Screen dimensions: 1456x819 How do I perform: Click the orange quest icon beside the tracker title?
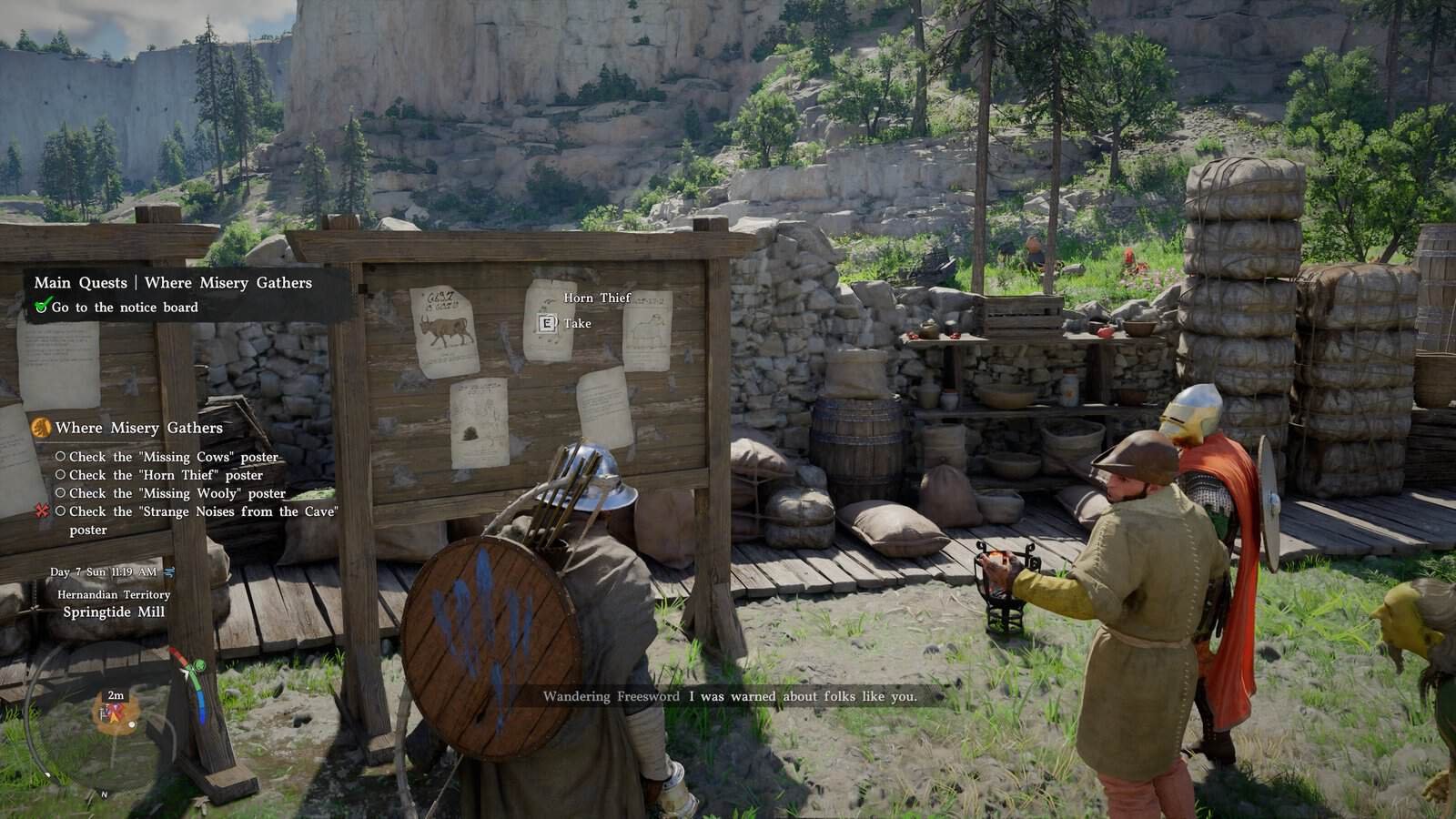[x=41, y=428]
